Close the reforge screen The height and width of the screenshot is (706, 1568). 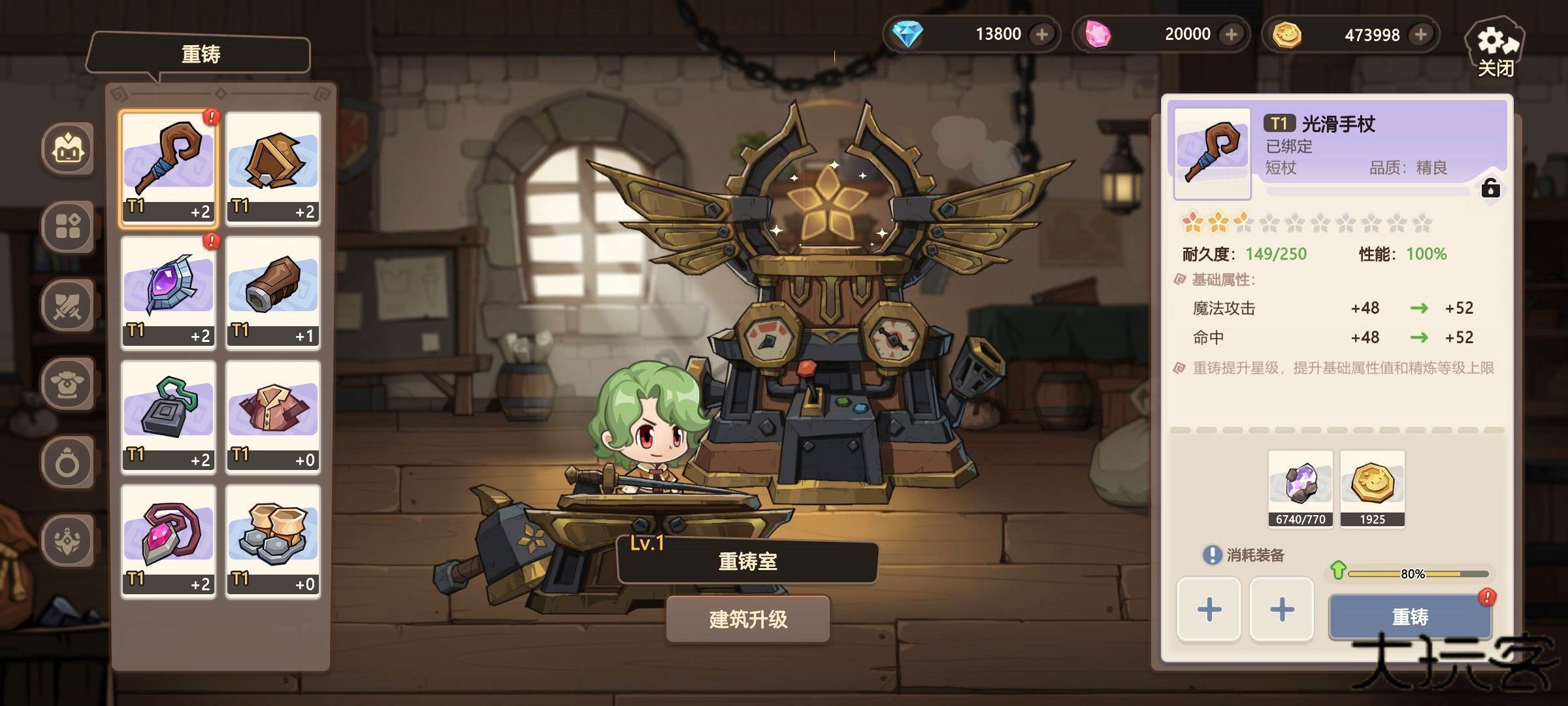point(1495,51)
